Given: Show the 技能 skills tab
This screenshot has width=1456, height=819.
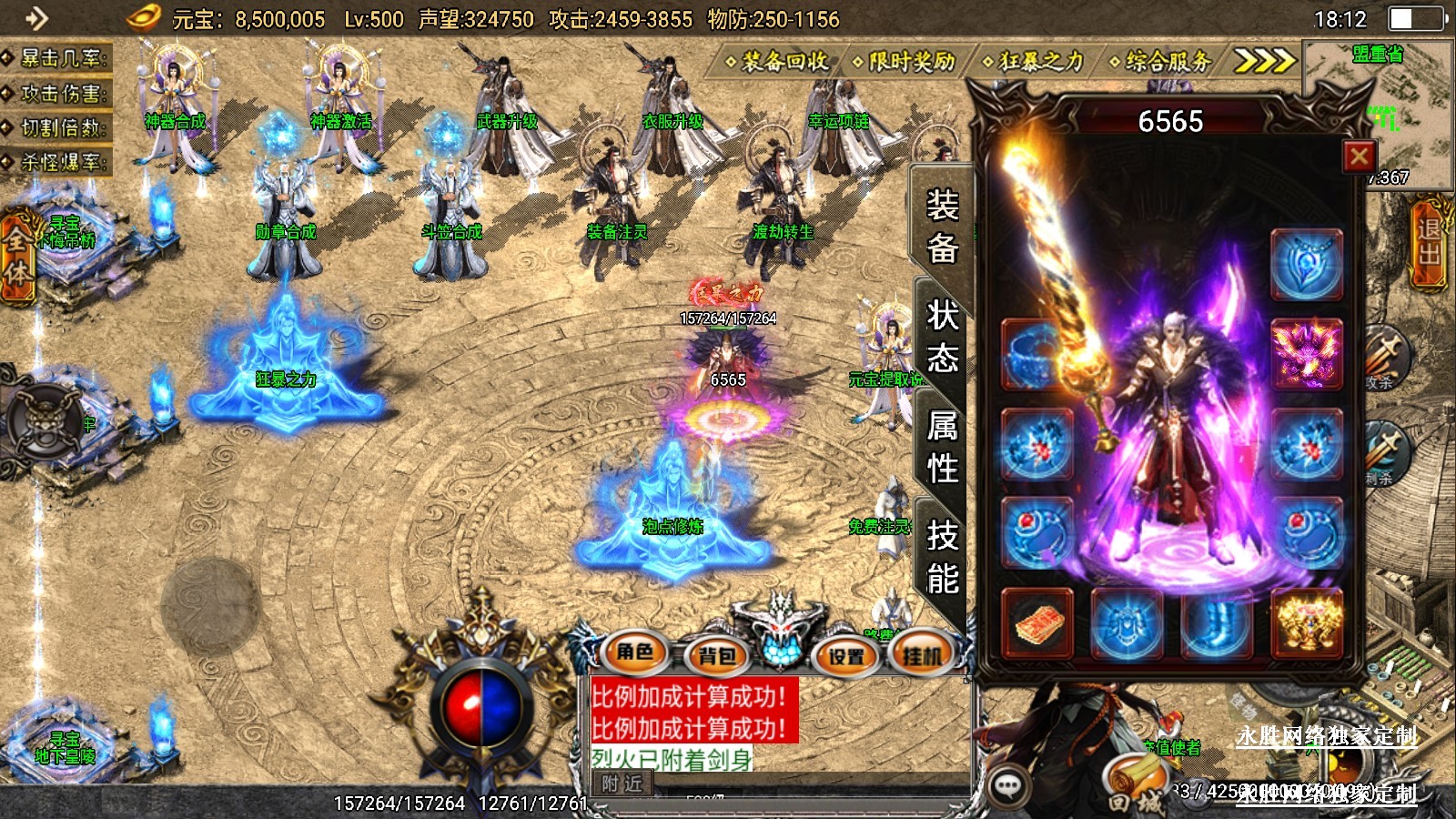Looking at the screenshot, I should (x=942, y=557).
